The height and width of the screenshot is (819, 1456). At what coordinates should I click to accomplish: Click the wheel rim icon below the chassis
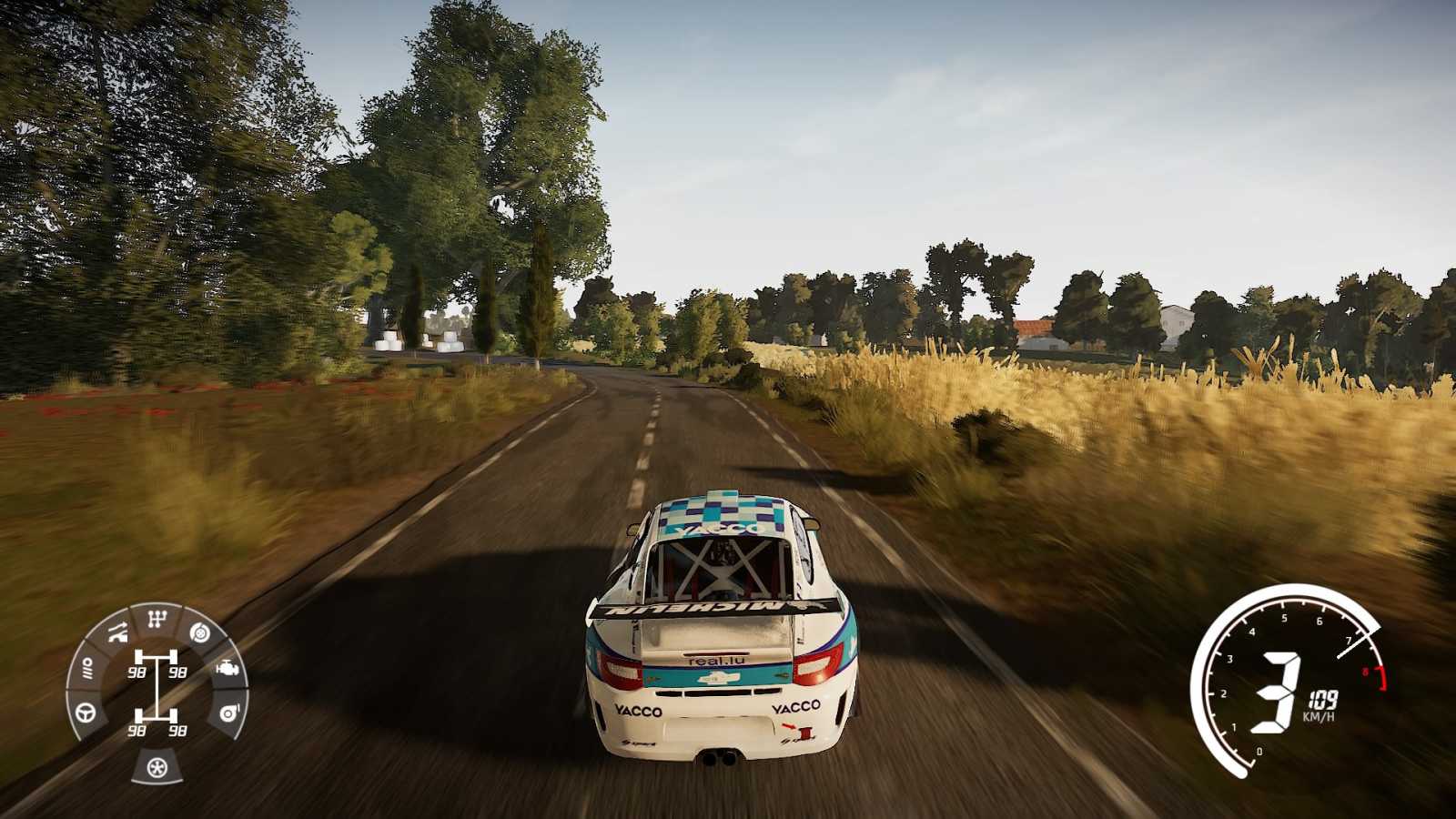(157, 767)
